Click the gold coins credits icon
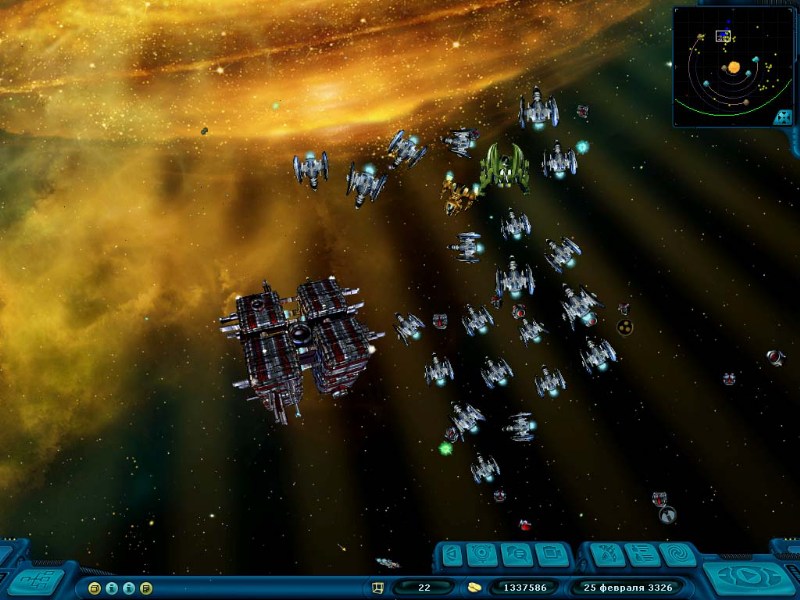Image resolution: width=800 pixels, height=600 pixels. pos(474,587)
